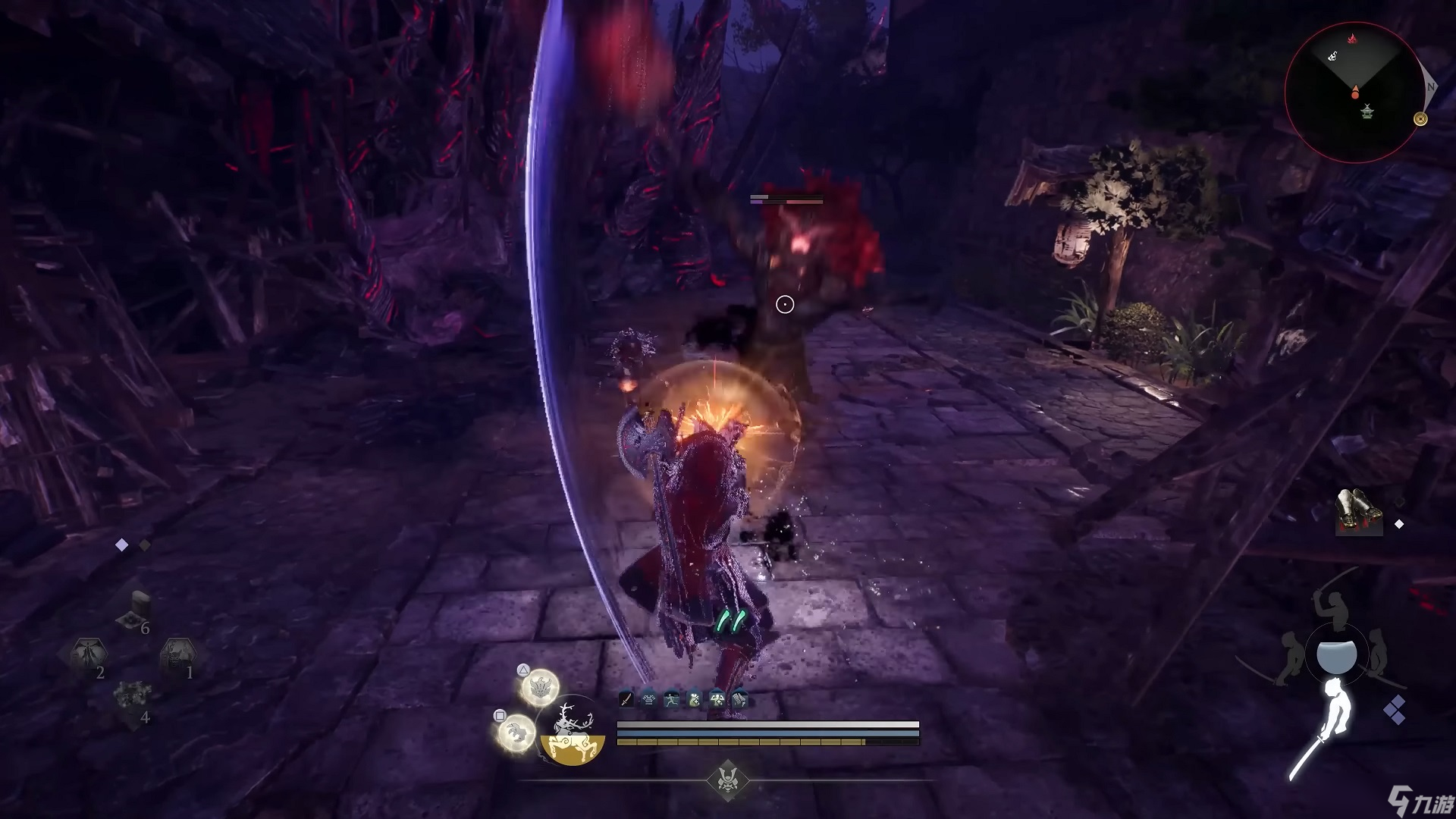Click the shrine marker on the minimap

pos(1367,112)
